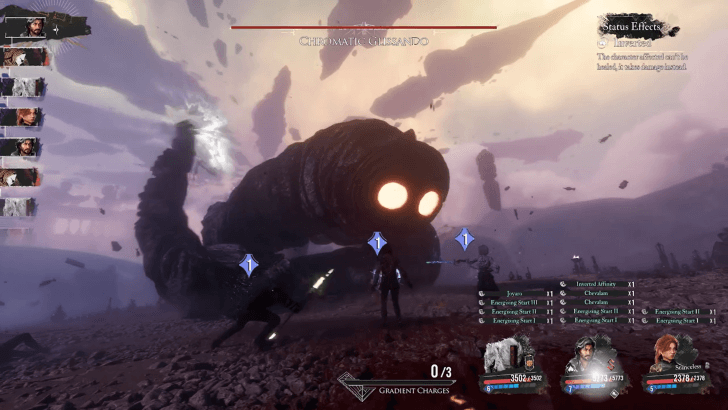Select the Joyaro entry in the list
Viewport: 728px width, 410px height.
(x=517, y=294)
